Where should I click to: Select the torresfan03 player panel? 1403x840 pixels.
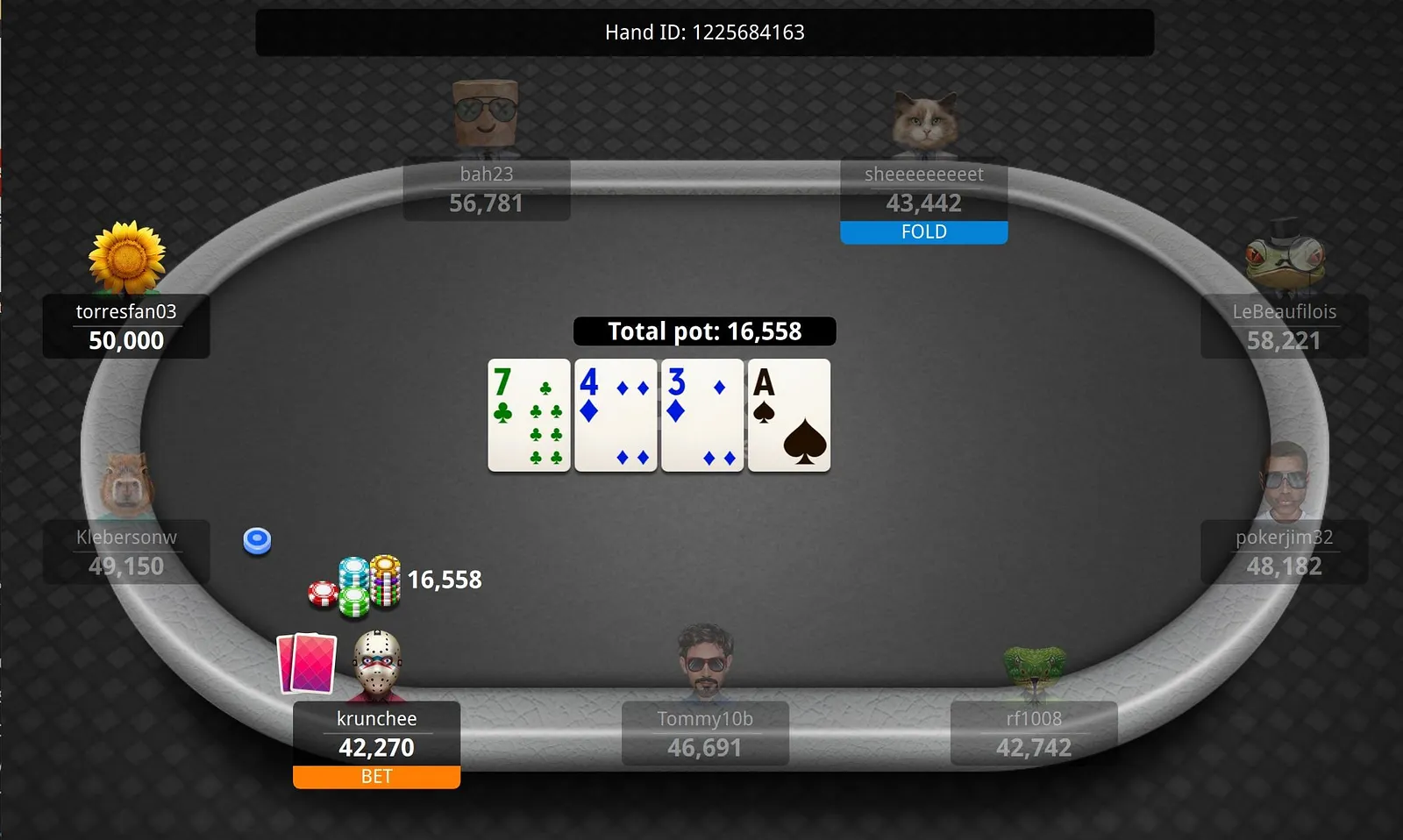click(126, 326)
